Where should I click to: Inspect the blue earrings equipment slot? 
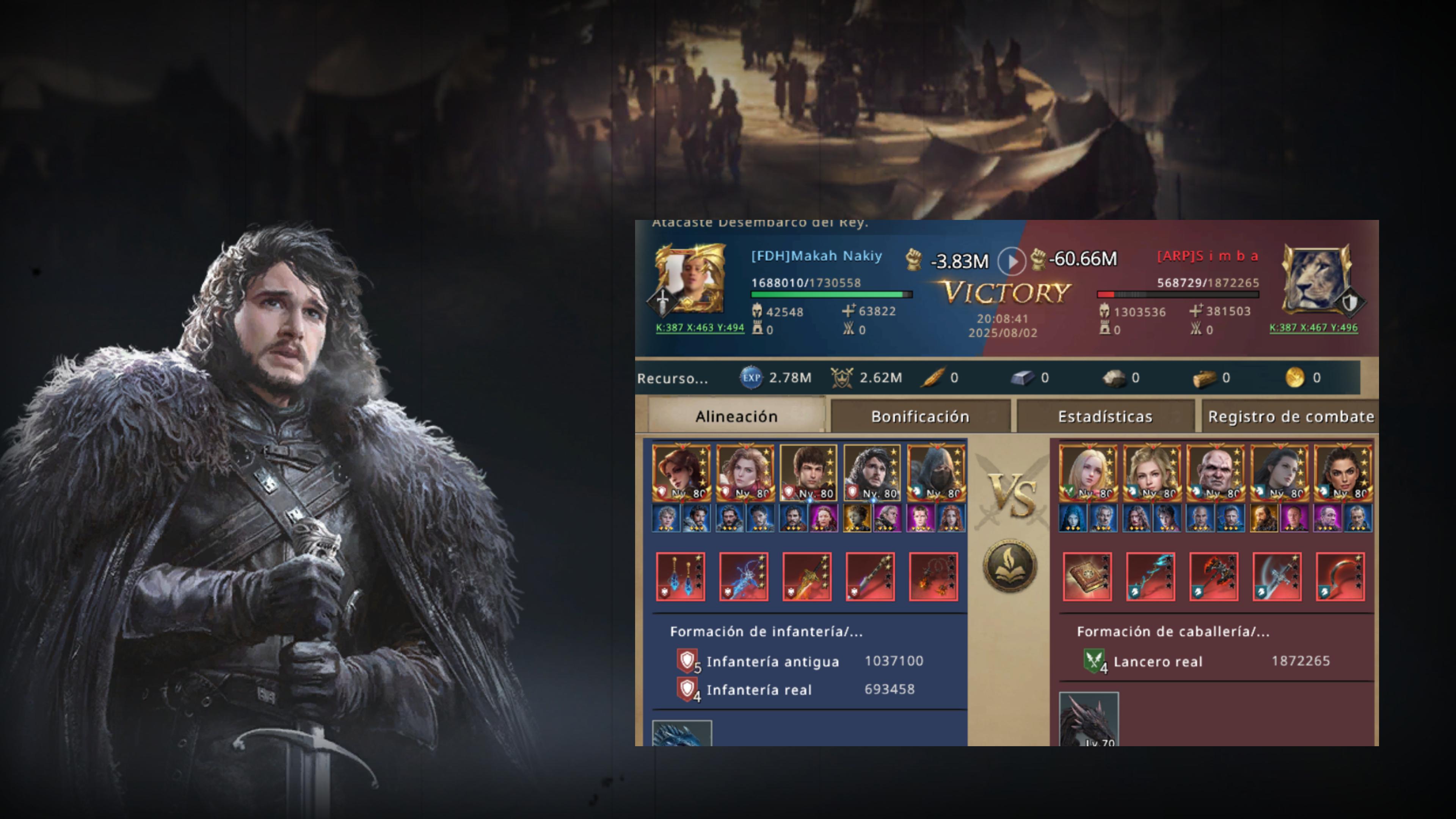pyautogui.click(x=681, y=576)
